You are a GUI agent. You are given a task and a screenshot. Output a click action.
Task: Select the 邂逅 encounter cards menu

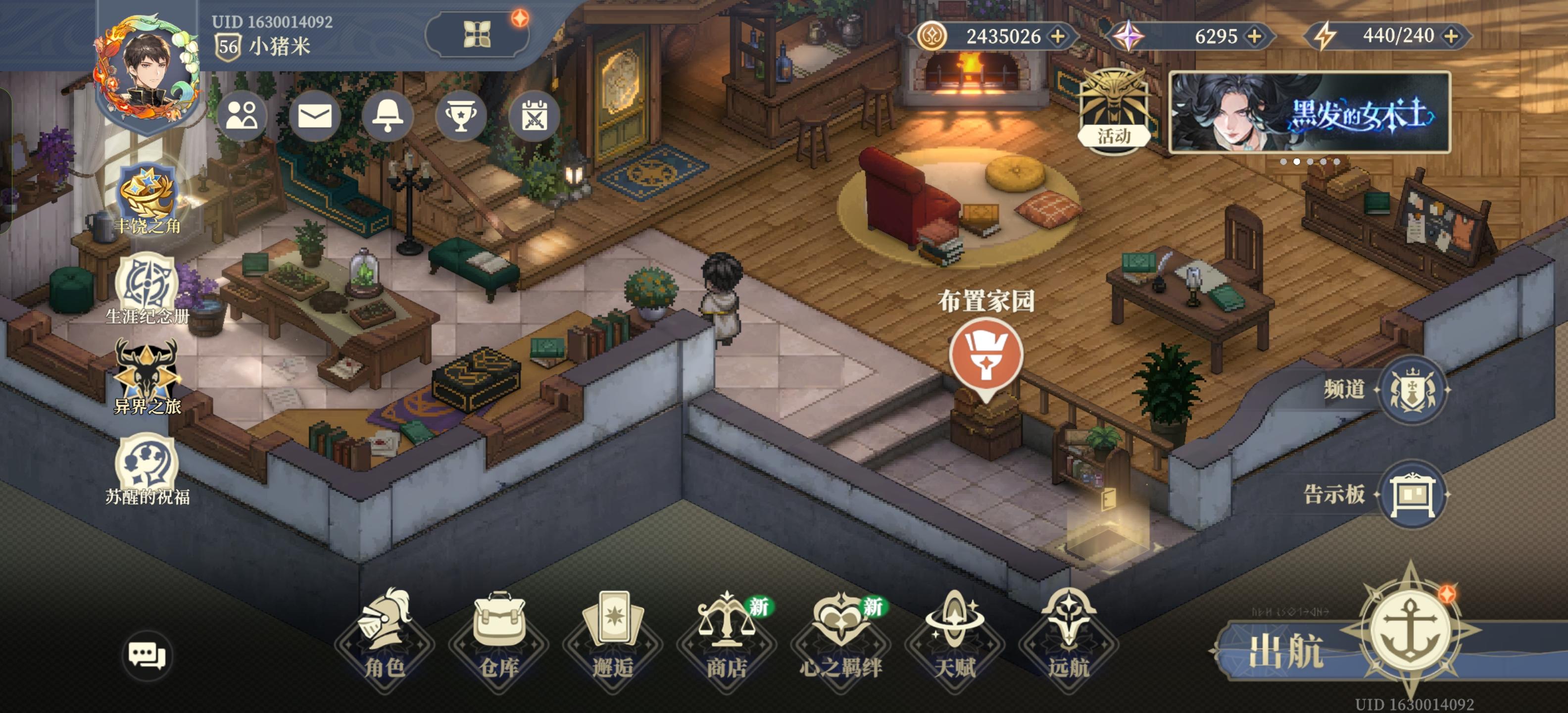tap(612, 636)
